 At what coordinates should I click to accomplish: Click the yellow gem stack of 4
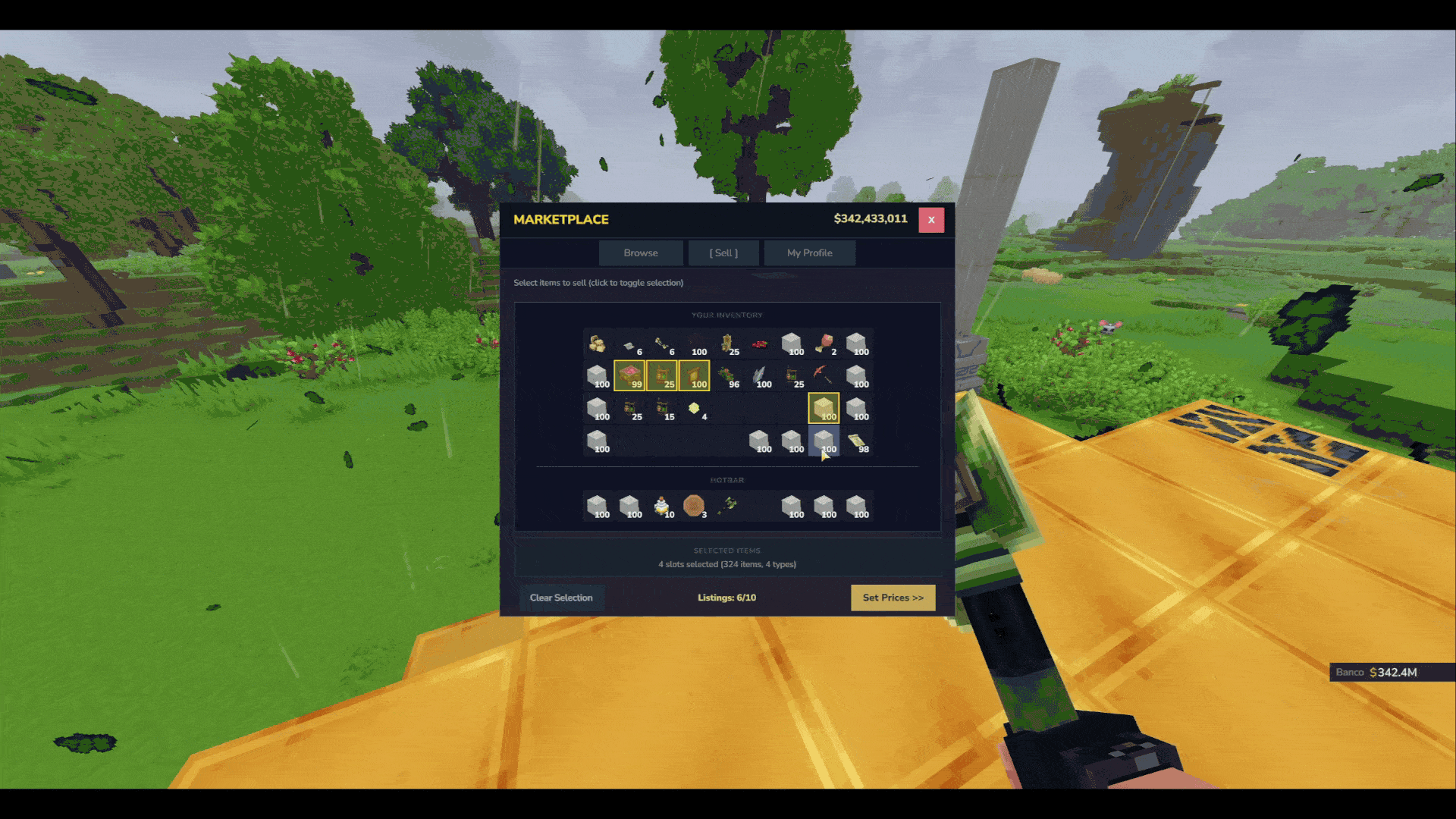coord(694,409)
